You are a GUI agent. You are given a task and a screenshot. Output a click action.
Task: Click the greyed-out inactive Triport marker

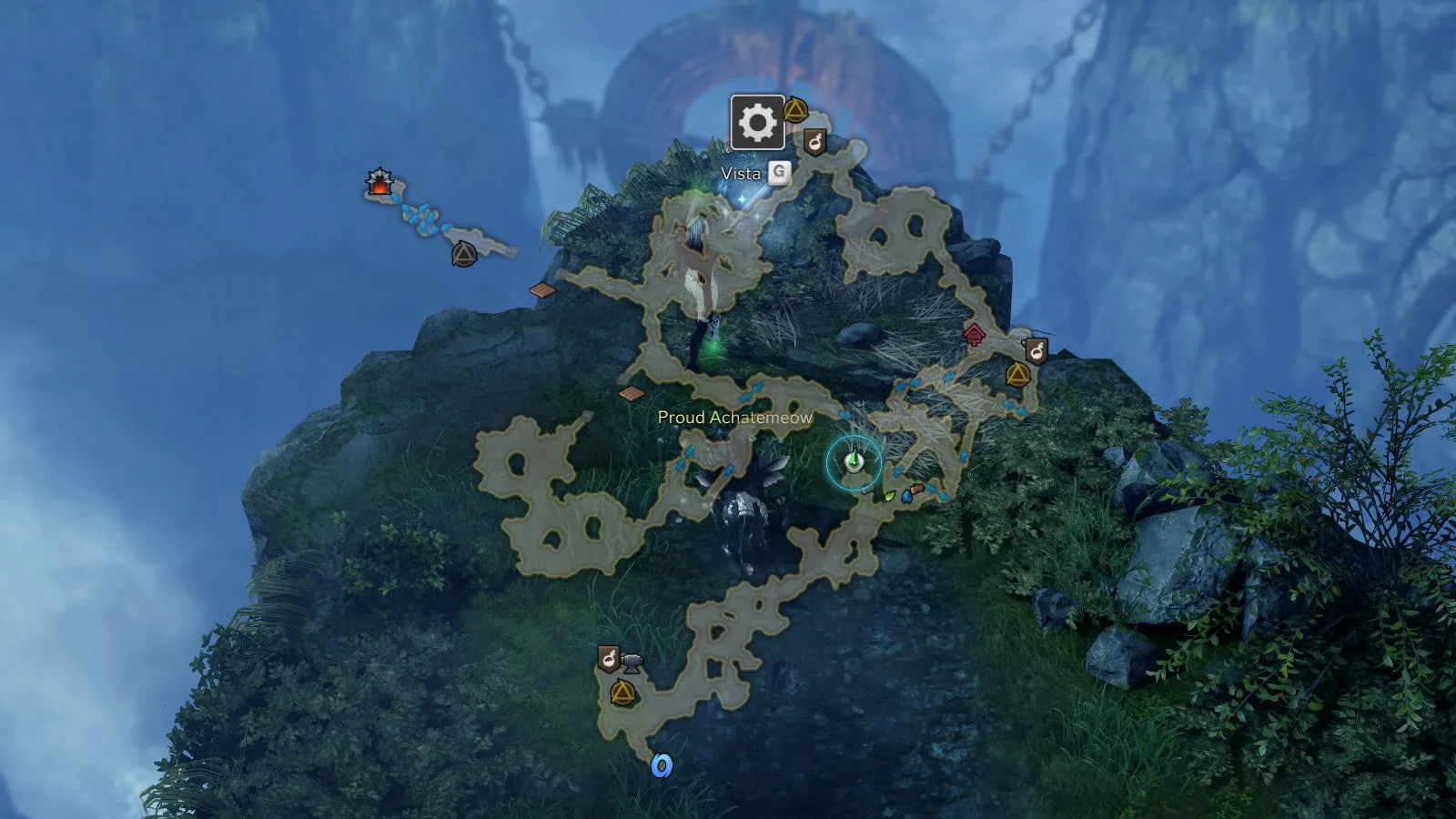pos(464,253)
